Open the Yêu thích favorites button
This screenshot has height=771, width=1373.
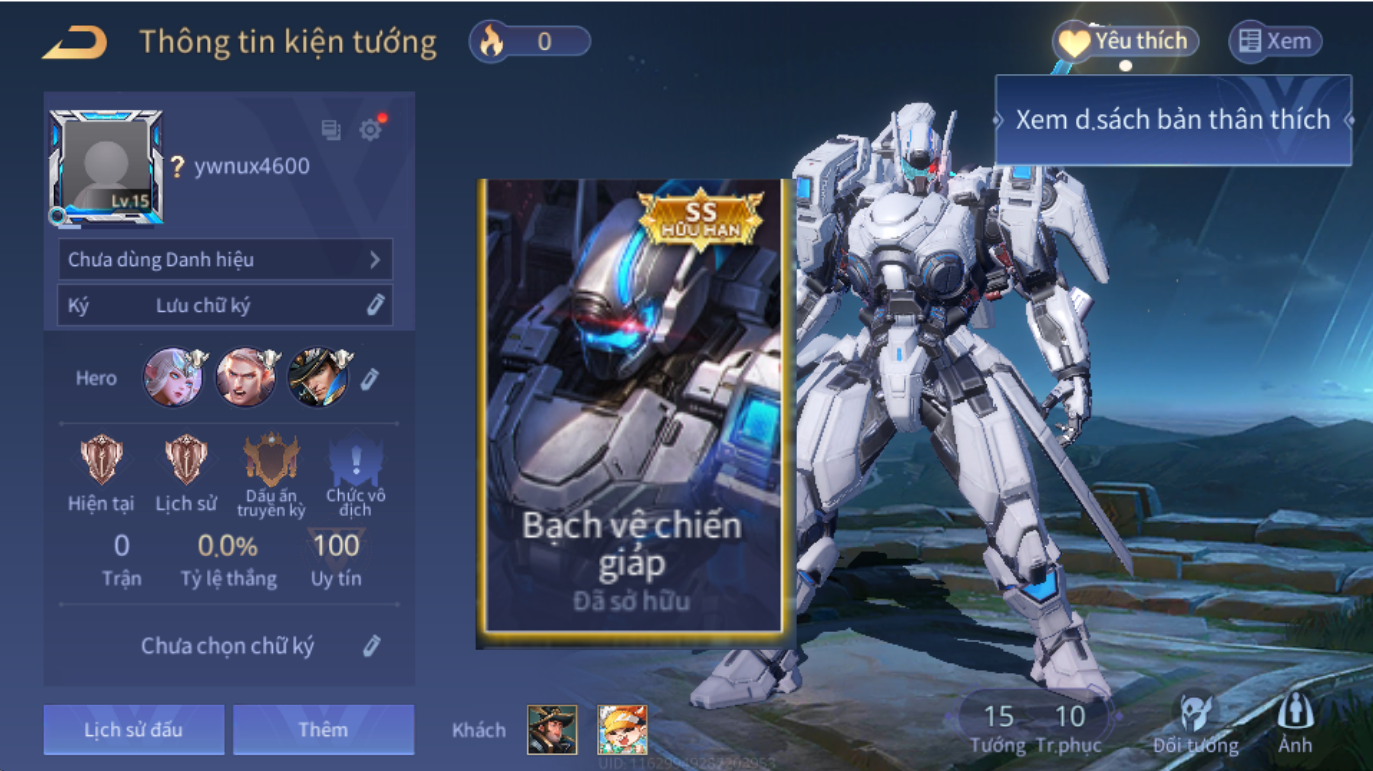point(1125,42)
